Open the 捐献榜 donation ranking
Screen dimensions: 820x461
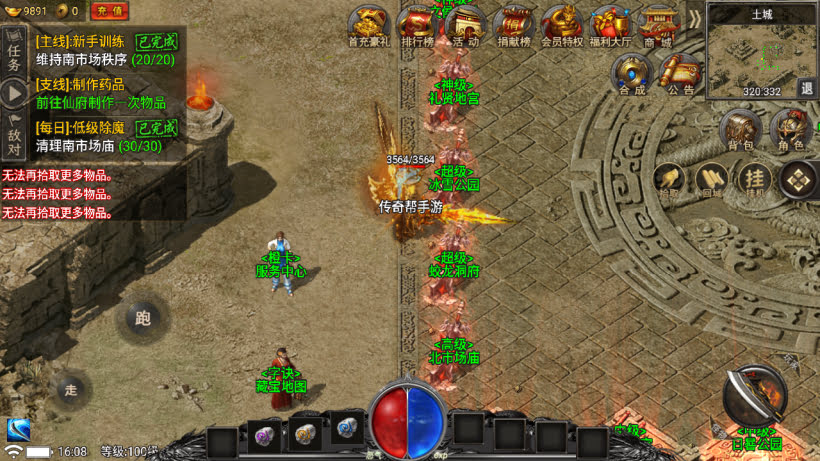click(512, 26)
